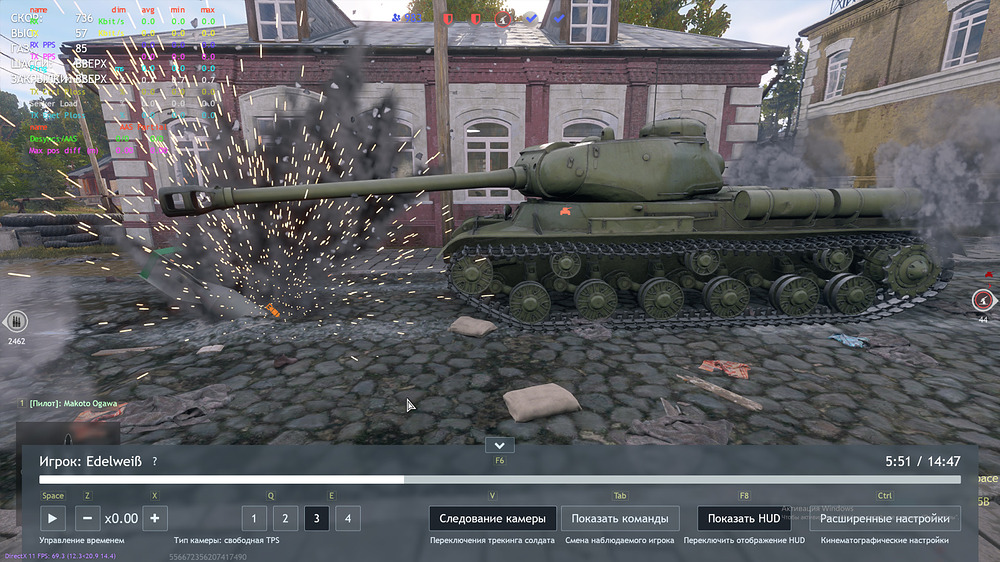
Task: Play the replay with the play button
Action: (x=52, y=518)
